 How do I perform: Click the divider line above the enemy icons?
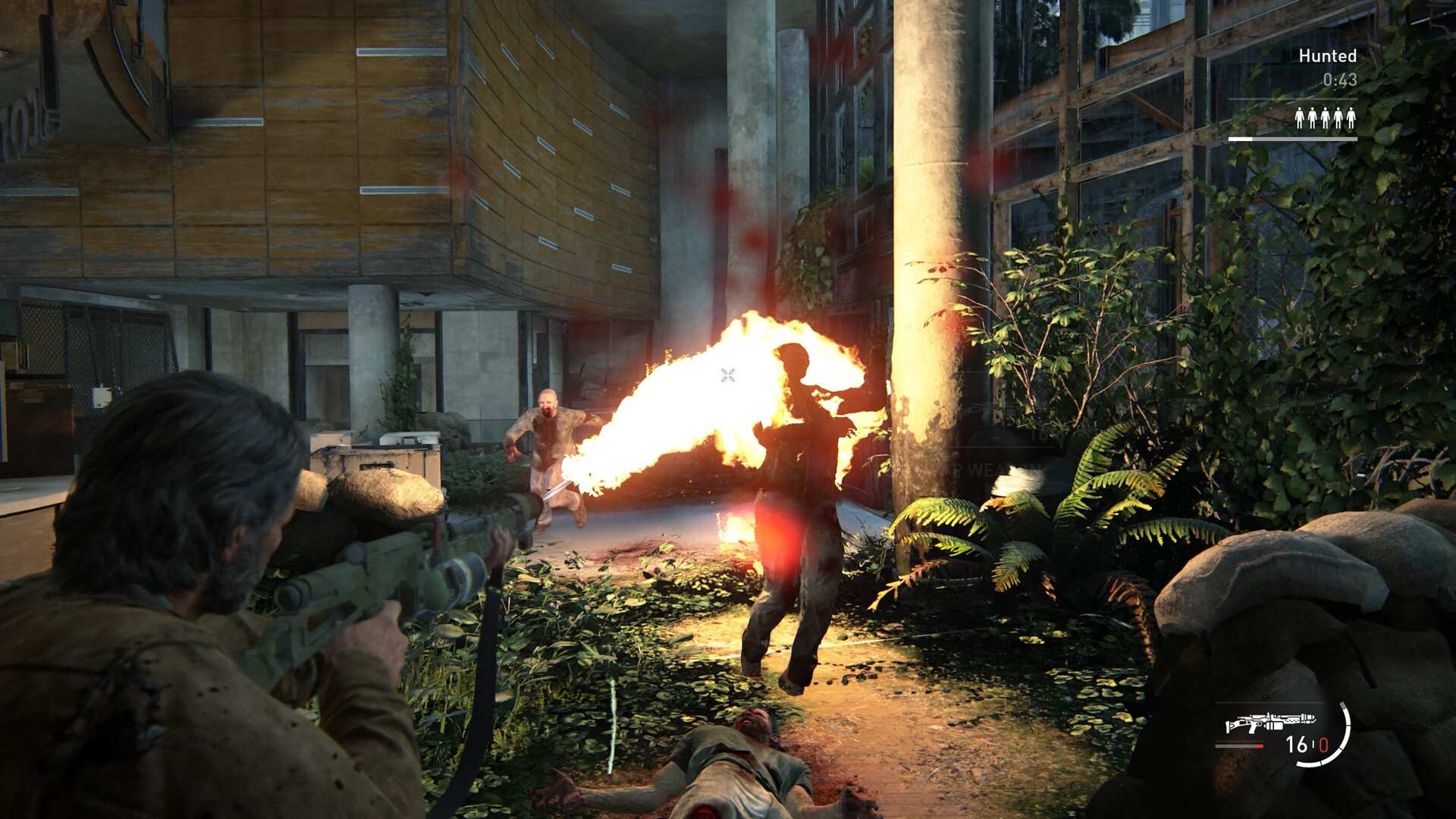pos(1292,99)
